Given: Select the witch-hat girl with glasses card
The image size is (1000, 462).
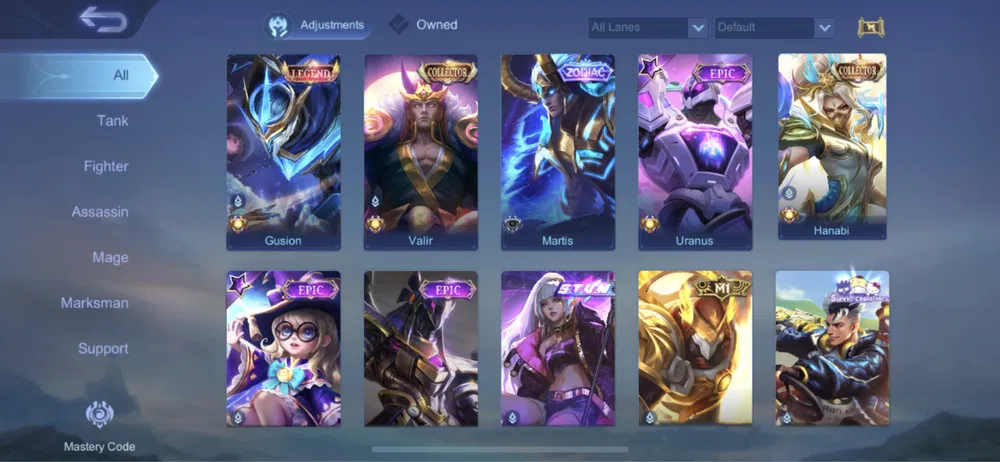Looking at the screenshot, I should pos(283,348).
